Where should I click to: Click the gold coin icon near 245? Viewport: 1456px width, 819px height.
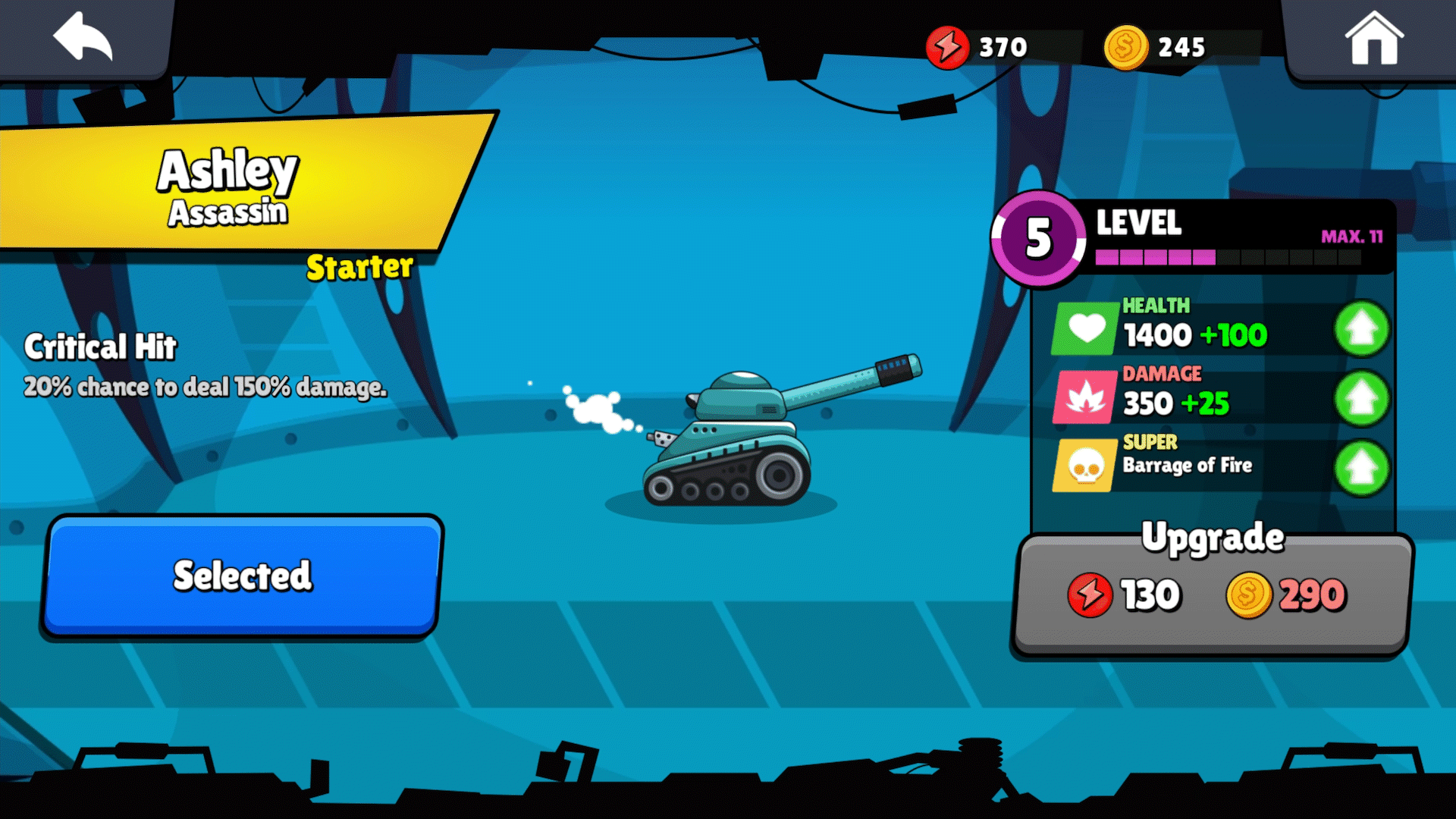pyautogui.click(x=1125, y=45)
